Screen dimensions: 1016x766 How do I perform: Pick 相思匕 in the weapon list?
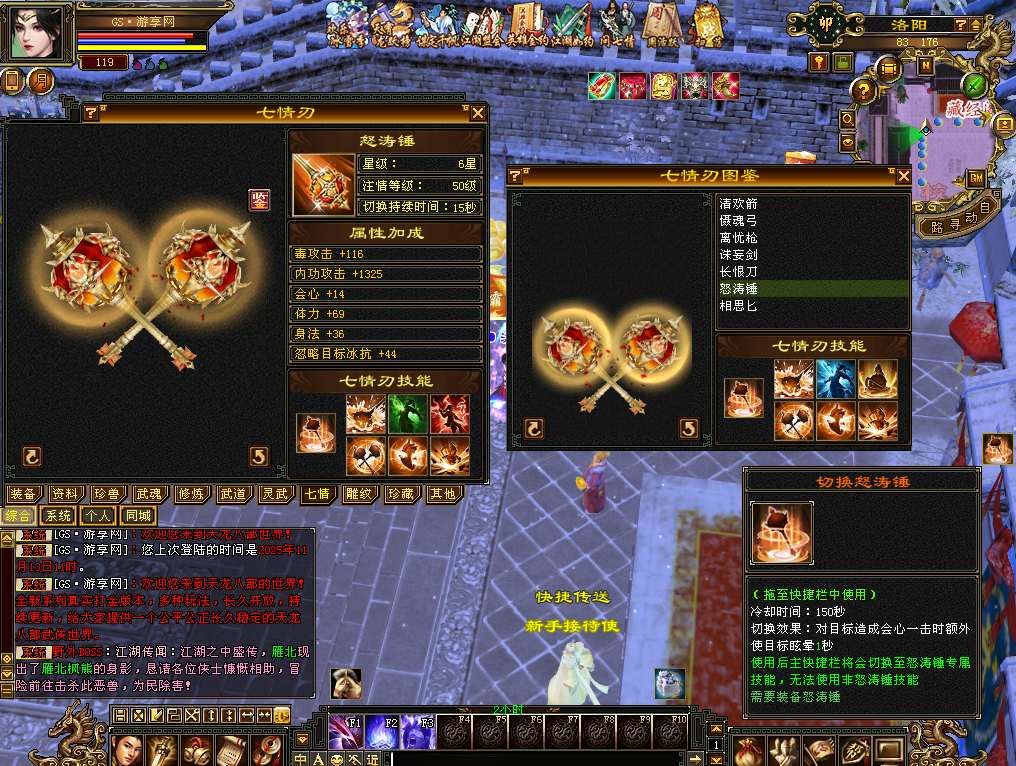tap(739, 306)
